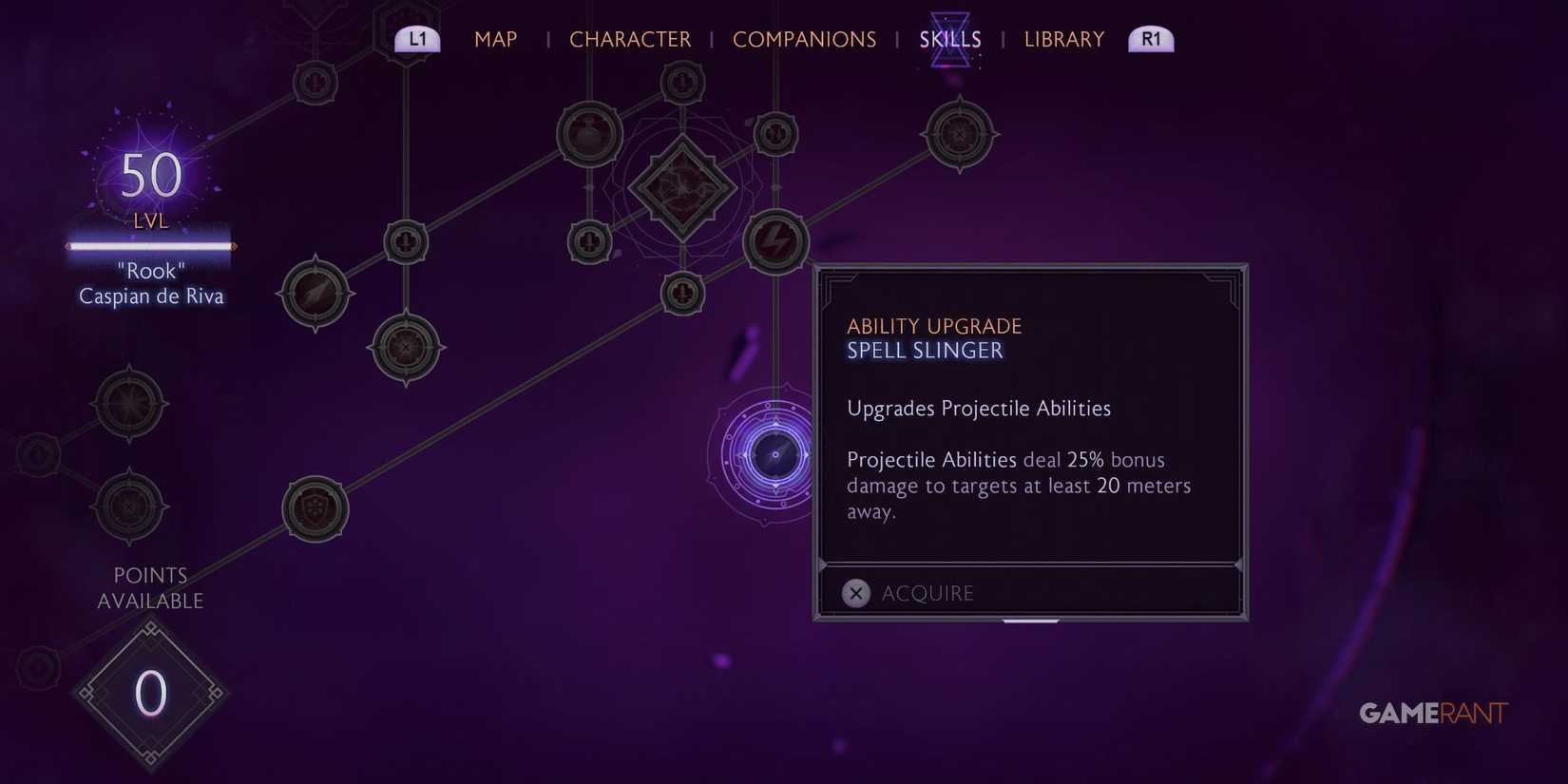Click the skill node in the tree's upper-left

(x=315, y=82)
